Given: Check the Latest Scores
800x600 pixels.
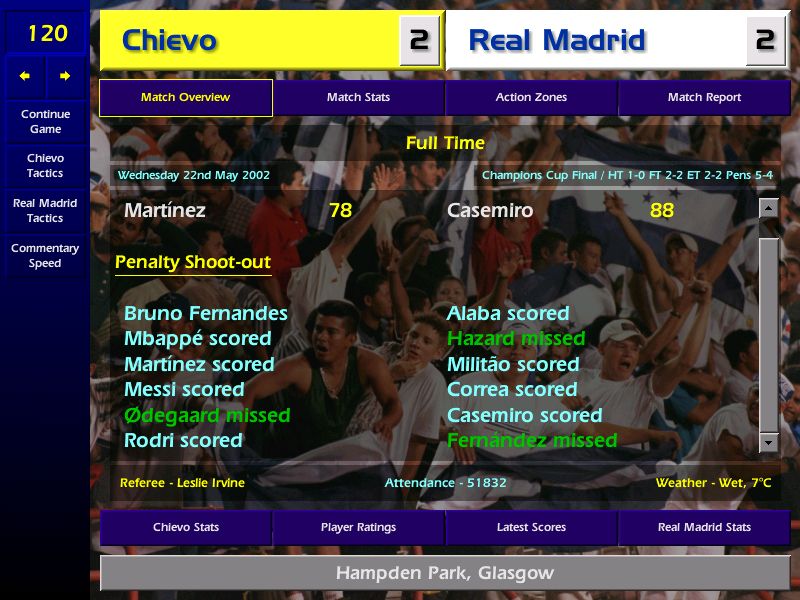Looking at the screenshot, I should [531, 527].
